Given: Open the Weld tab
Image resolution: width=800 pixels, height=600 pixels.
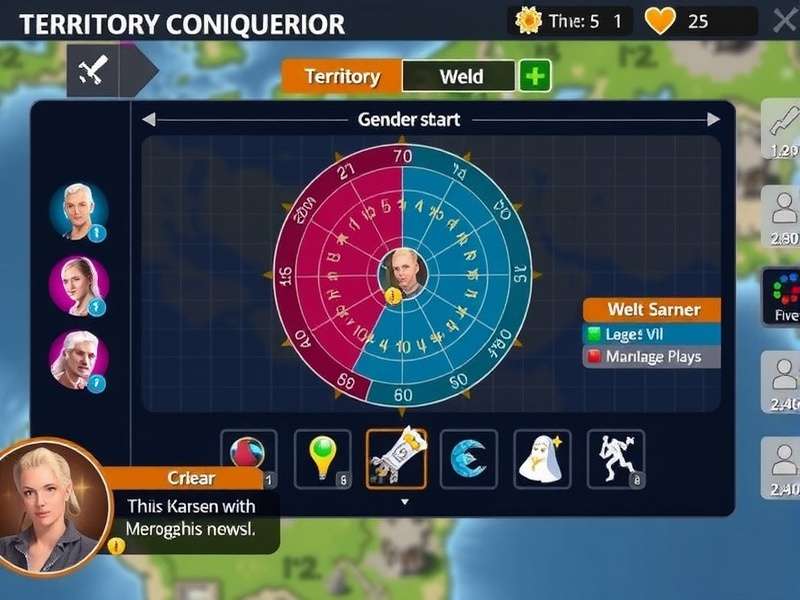Looking at the screenshot, I should coord(460,76).
